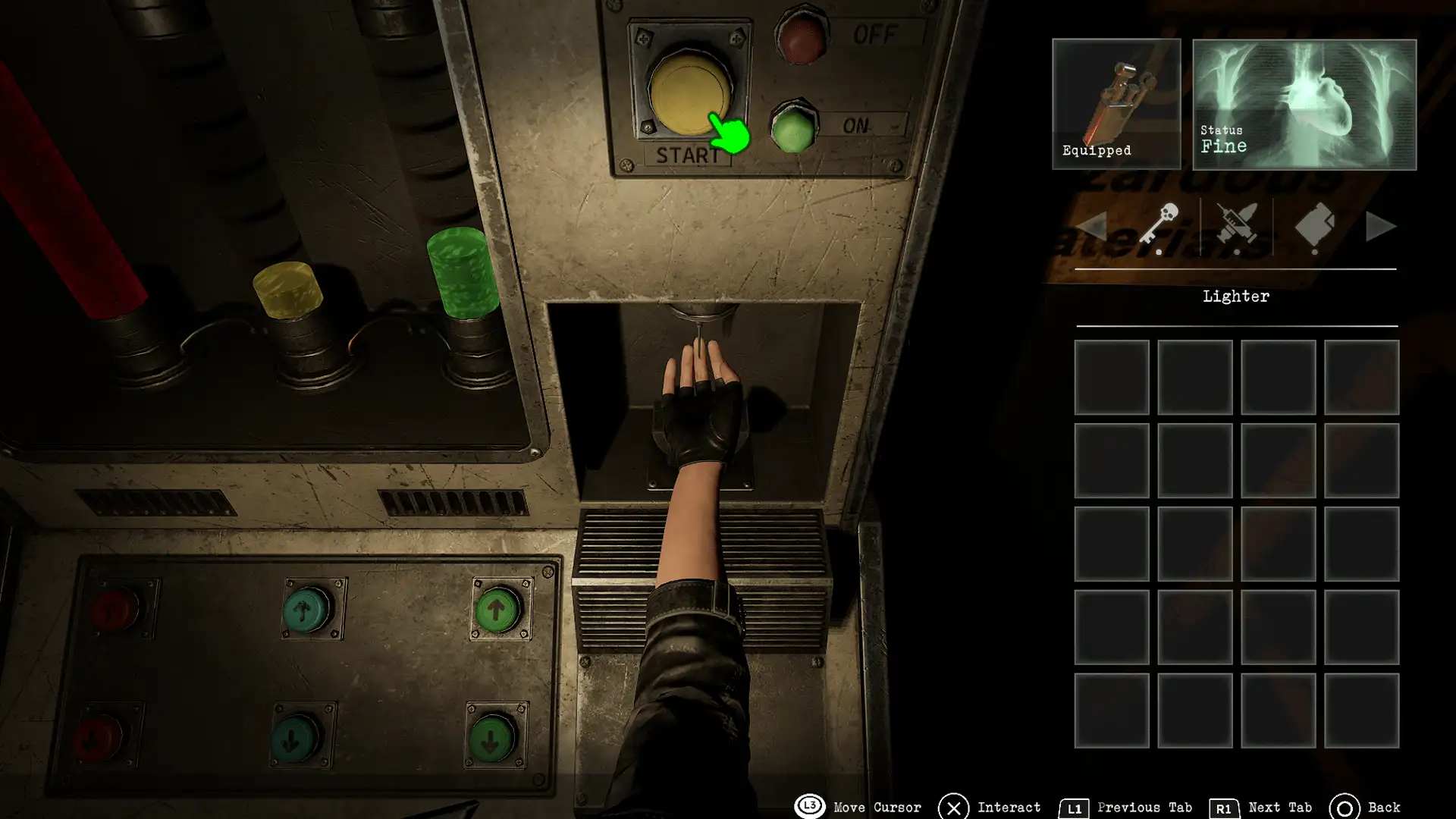Advance to next tab with right arrow
The image size is (1456, 819).
click(1380, 227)
